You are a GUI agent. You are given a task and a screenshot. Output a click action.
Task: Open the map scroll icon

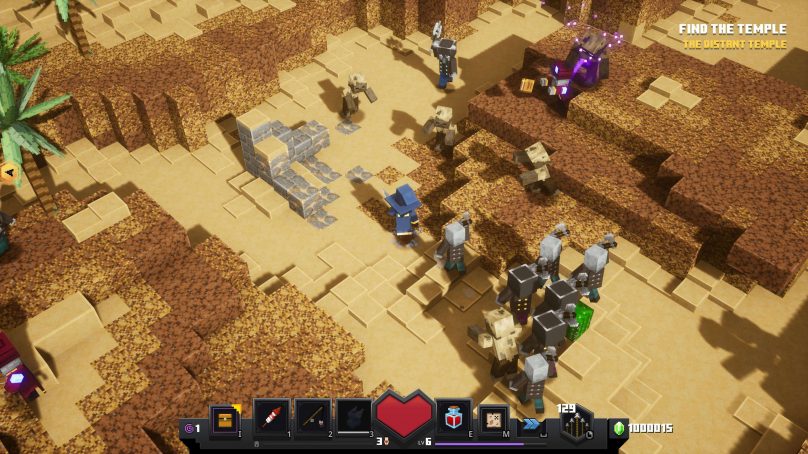point(493,420)
